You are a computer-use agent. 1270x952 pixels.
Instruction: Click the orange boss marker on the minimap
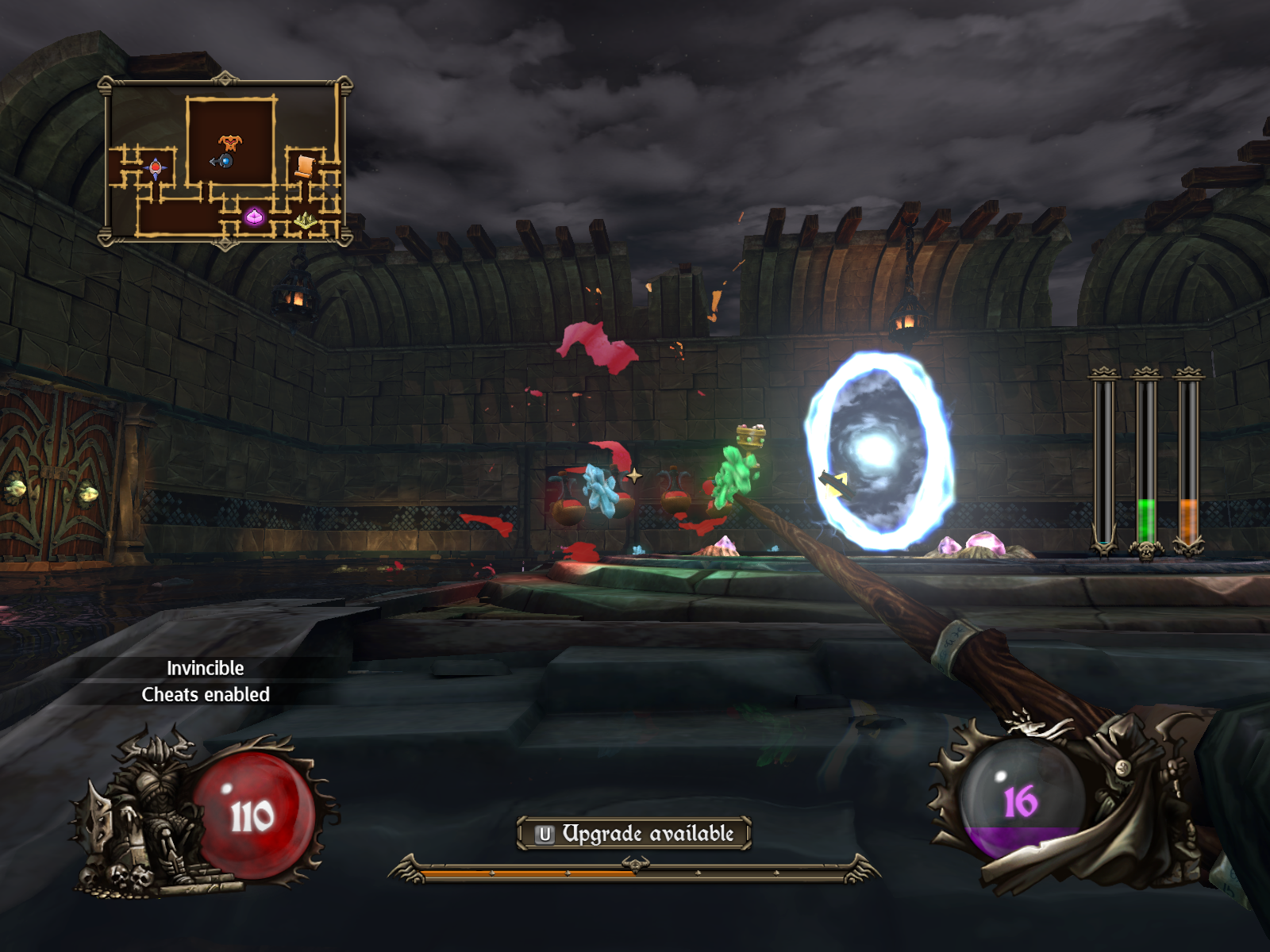[x=230, y=142]
